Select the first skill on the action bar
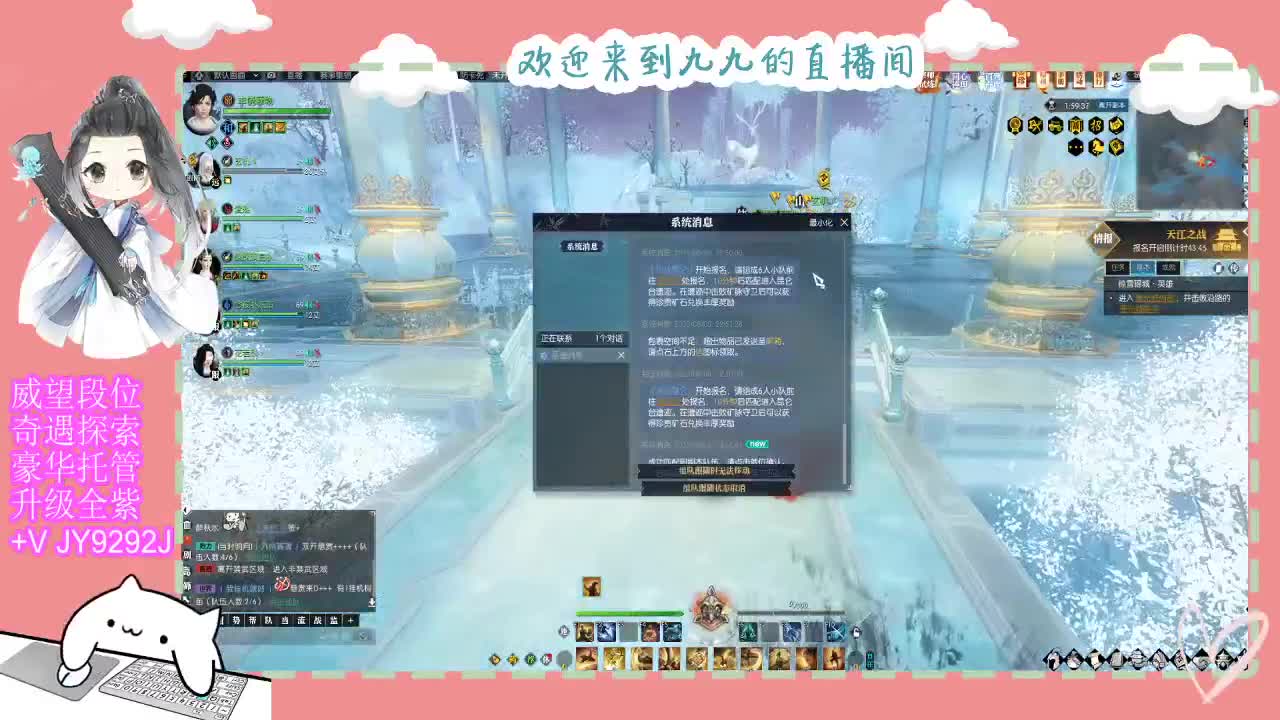This screenshot has width=1280, height=720. 585,631
